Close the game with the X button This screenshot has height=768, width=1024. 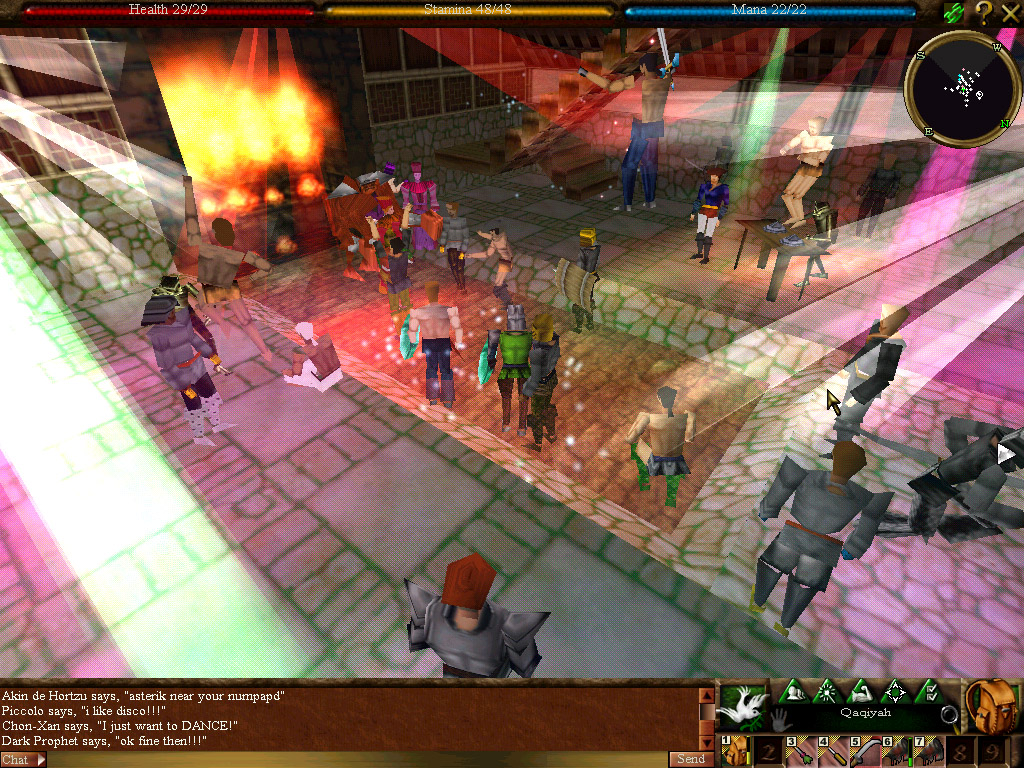pyautogui.click(x=1009, y=12)
